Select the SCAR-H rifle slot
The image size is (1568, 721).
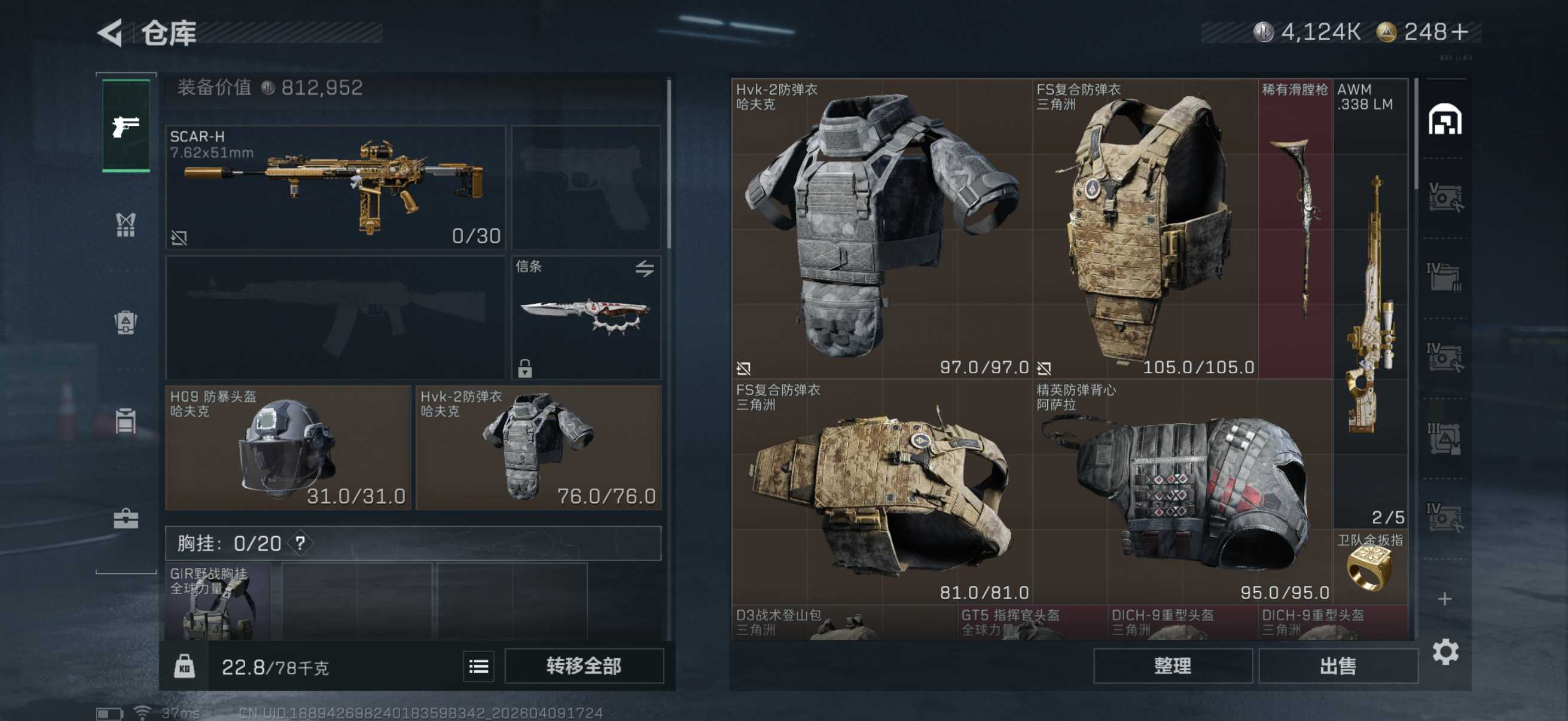[335, 187]
